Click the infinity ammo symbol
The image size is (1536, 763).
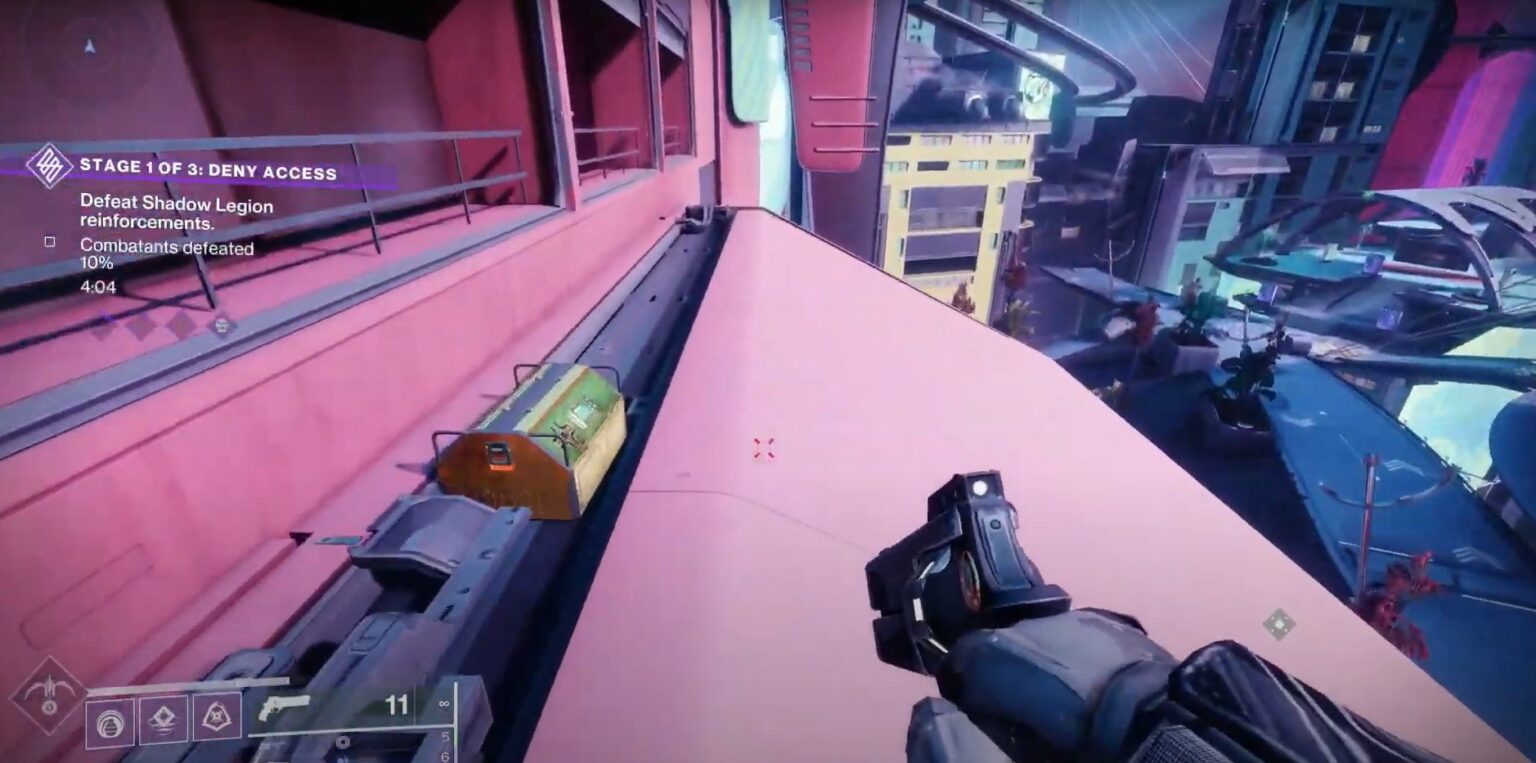[x=446, y=702]
